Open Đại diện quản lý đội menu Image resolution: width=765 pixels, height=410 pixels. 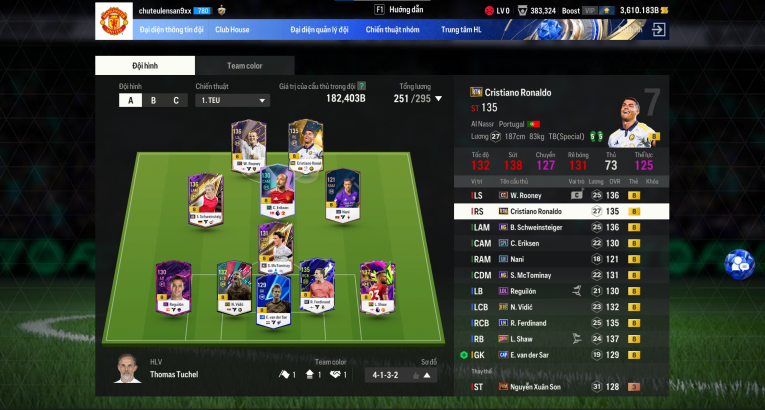pos(319,30)
